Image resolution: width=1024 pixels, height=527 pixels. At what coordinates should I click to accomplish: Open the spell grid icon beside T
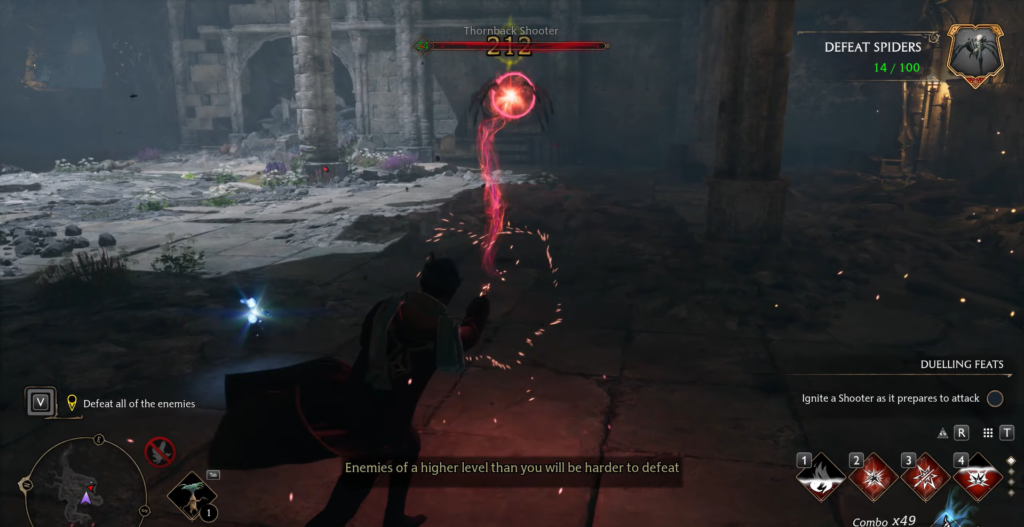pyautogui.click(x=988, y=433)
